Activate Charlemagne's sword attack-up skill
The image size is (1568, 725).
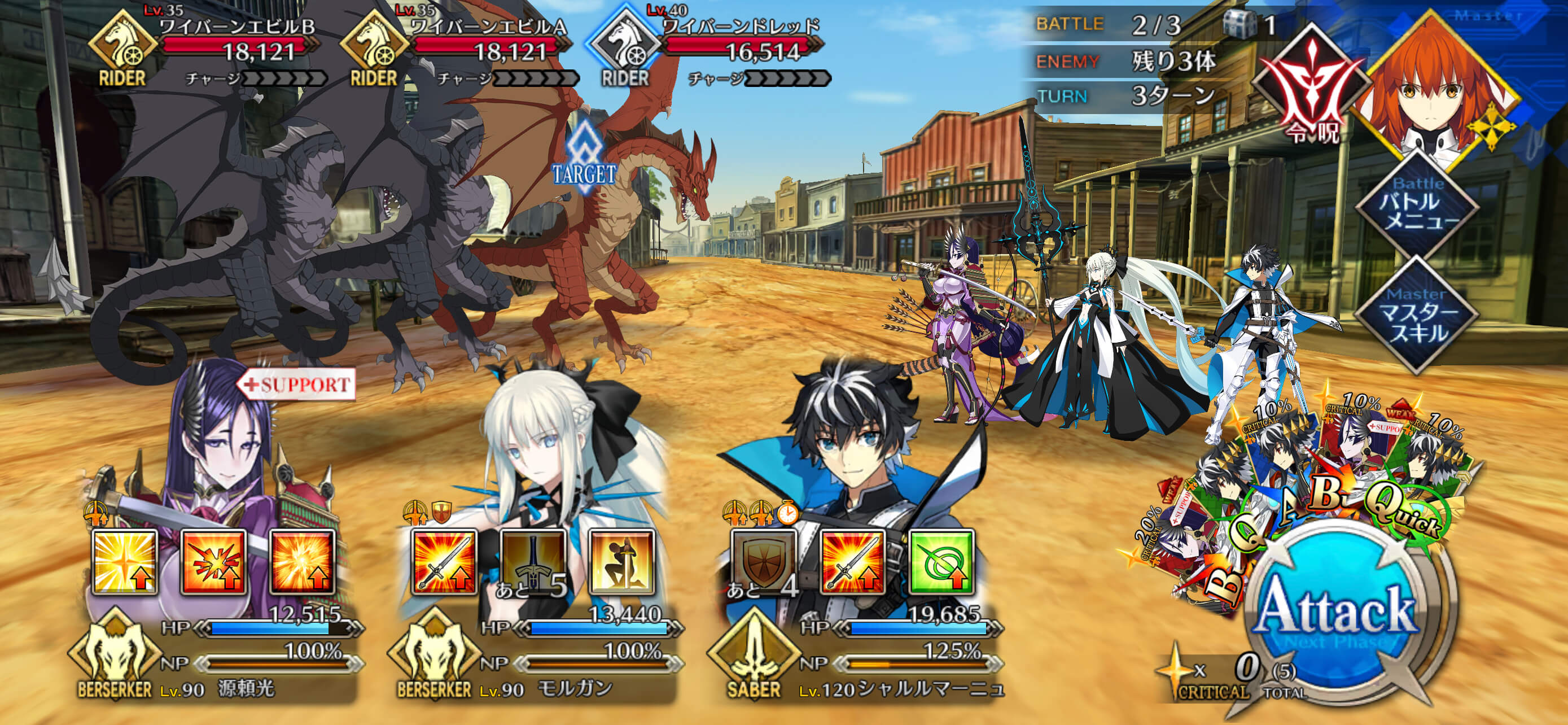tap(852, 562)
